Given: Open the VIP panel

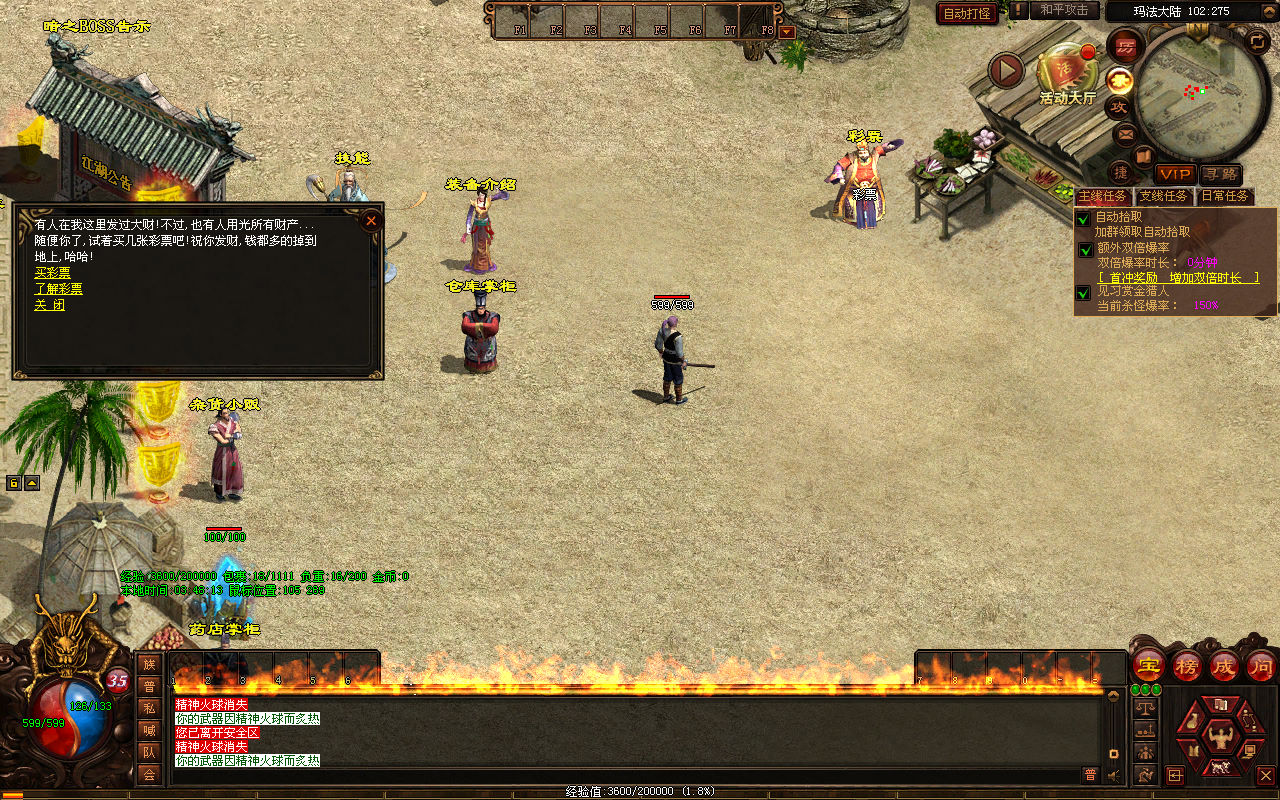Looking at the screenshot, I should 1175,174.
